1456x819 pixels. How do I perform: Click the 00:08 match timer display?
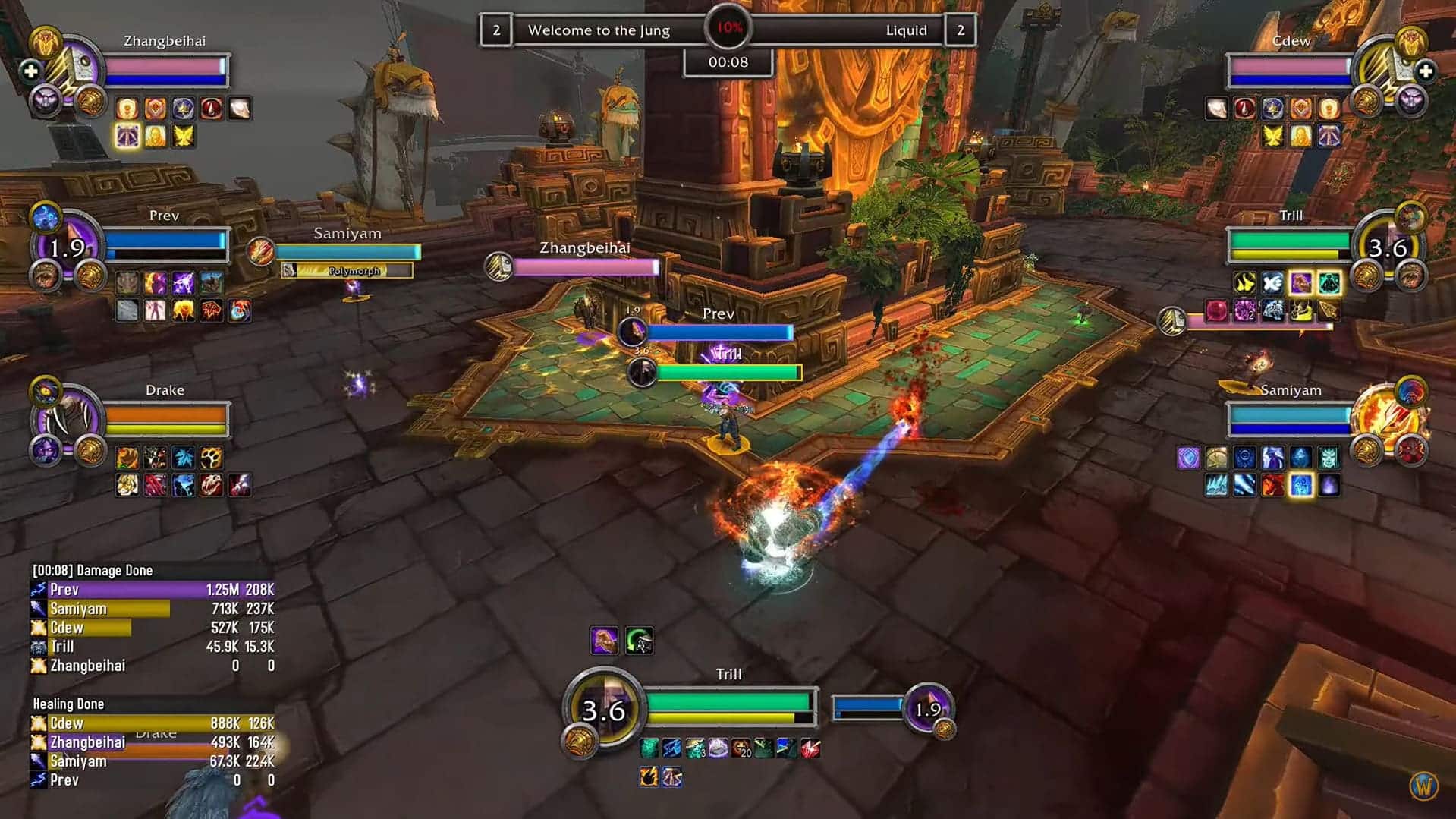click(728, 62)
